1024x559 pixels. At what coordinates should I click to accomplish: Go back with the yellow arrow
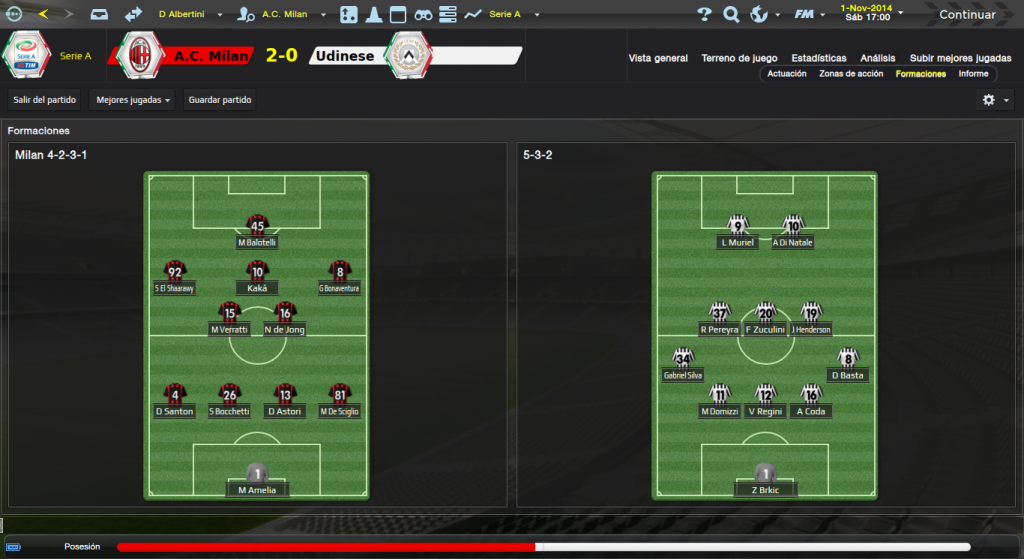click(43, 14)
